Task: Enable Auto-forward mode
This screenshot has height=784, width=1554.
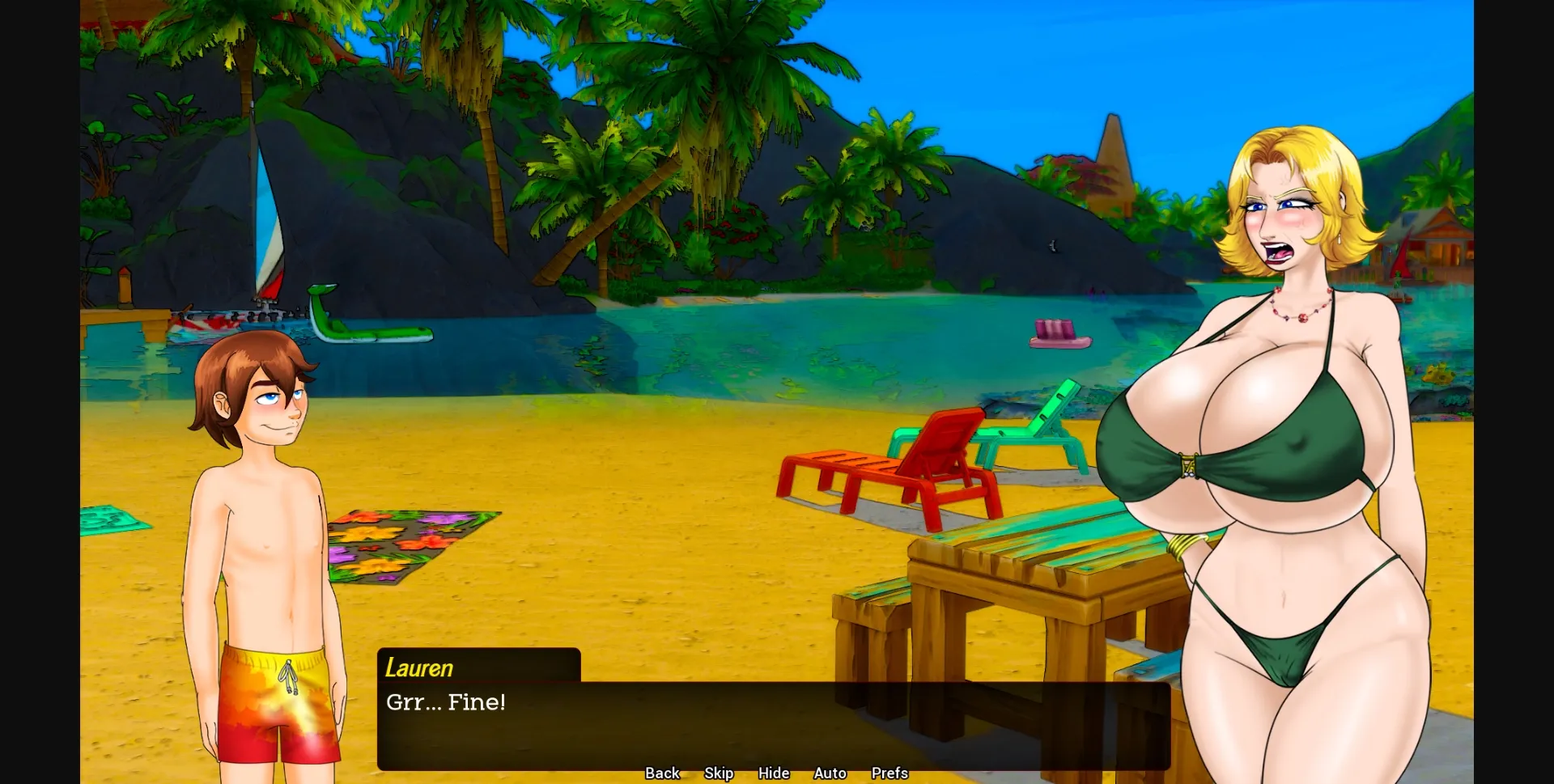Action: tap(829, 773)
